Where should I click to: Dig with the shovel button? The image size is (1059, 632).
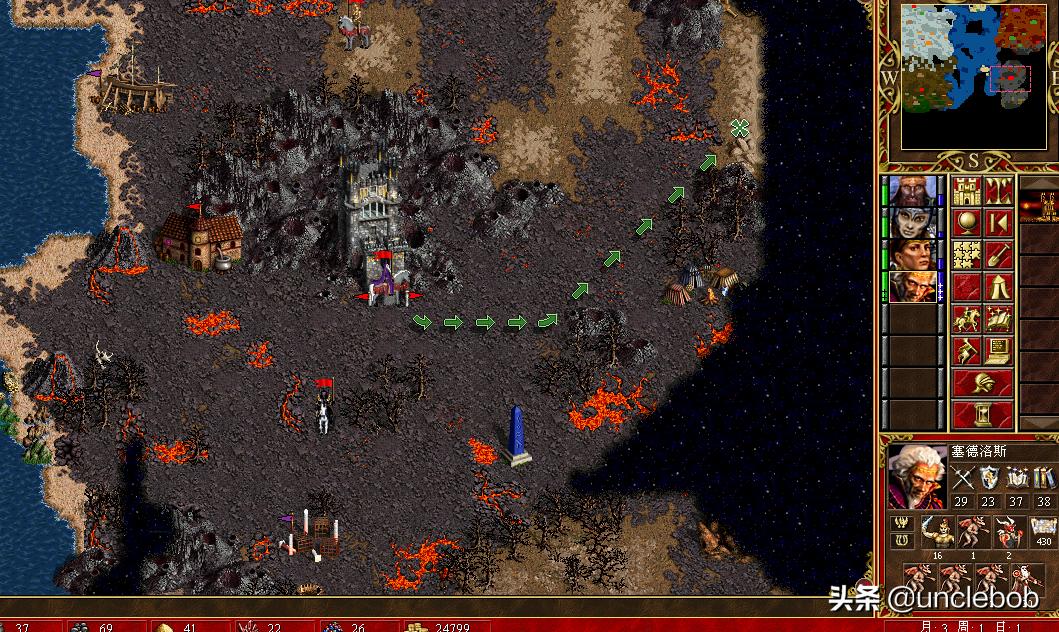998,255
